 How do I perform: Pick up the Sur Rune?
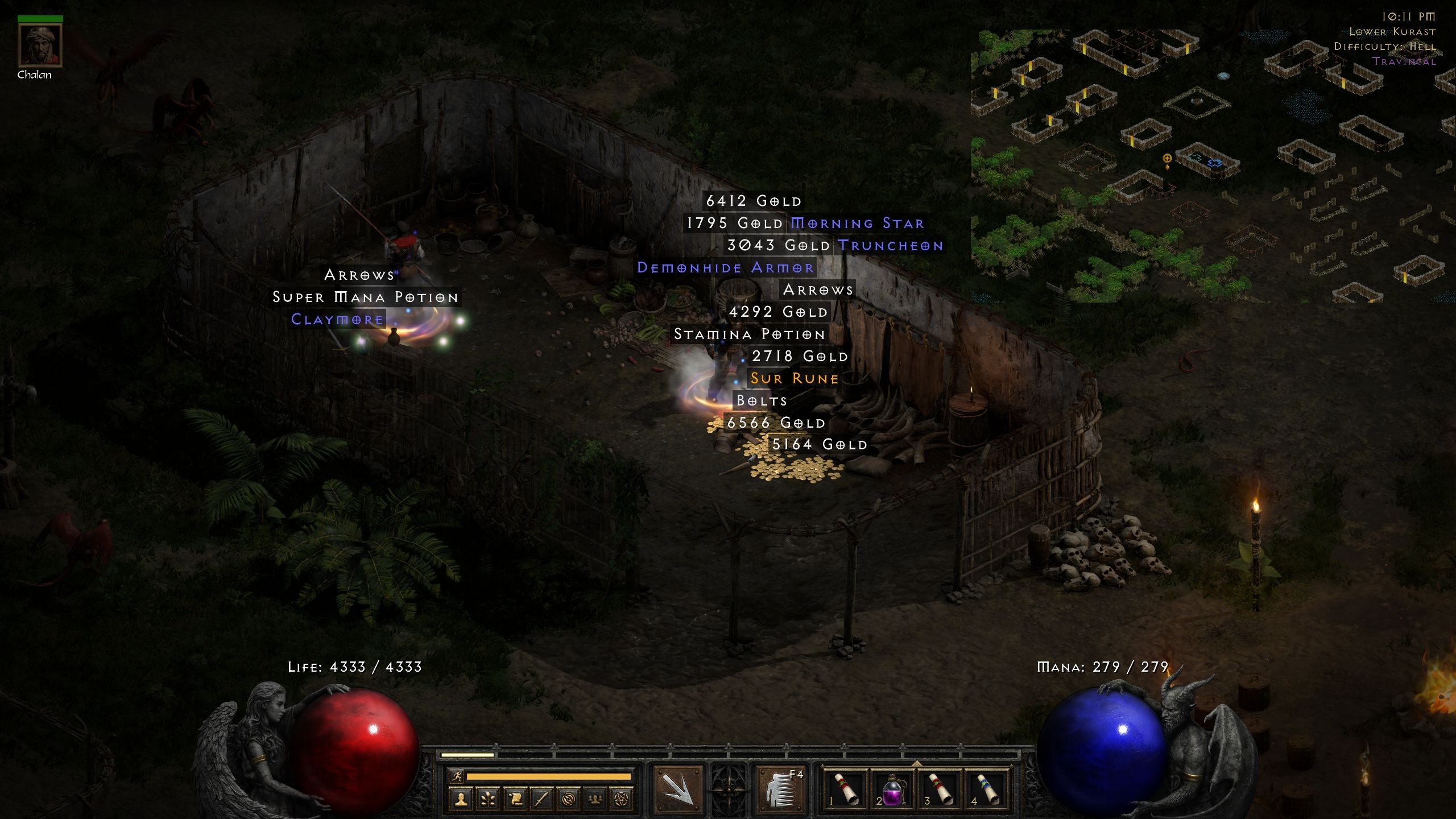(792, 378)
